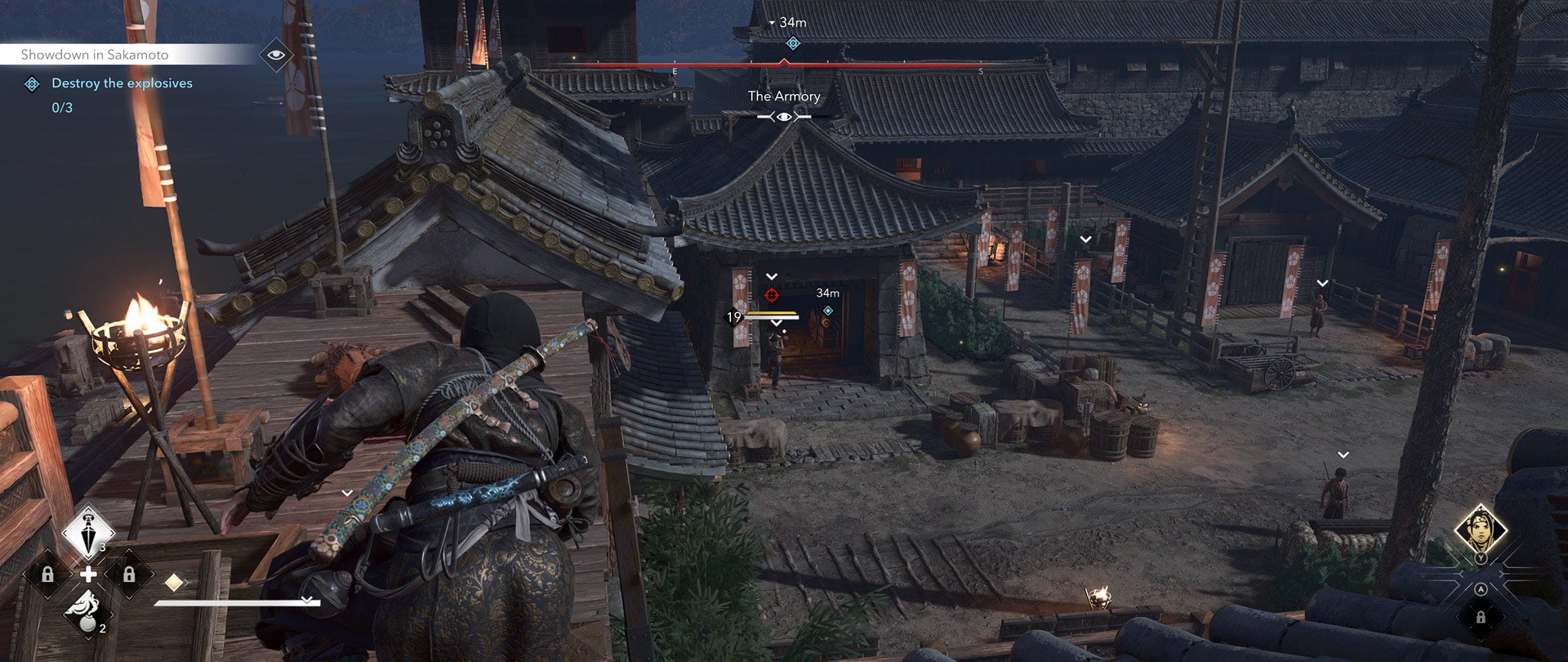Click the small diamond icon beside the enemy 34m distance
This screenshot has height=662, width=1568.
[x=828, y=311]
